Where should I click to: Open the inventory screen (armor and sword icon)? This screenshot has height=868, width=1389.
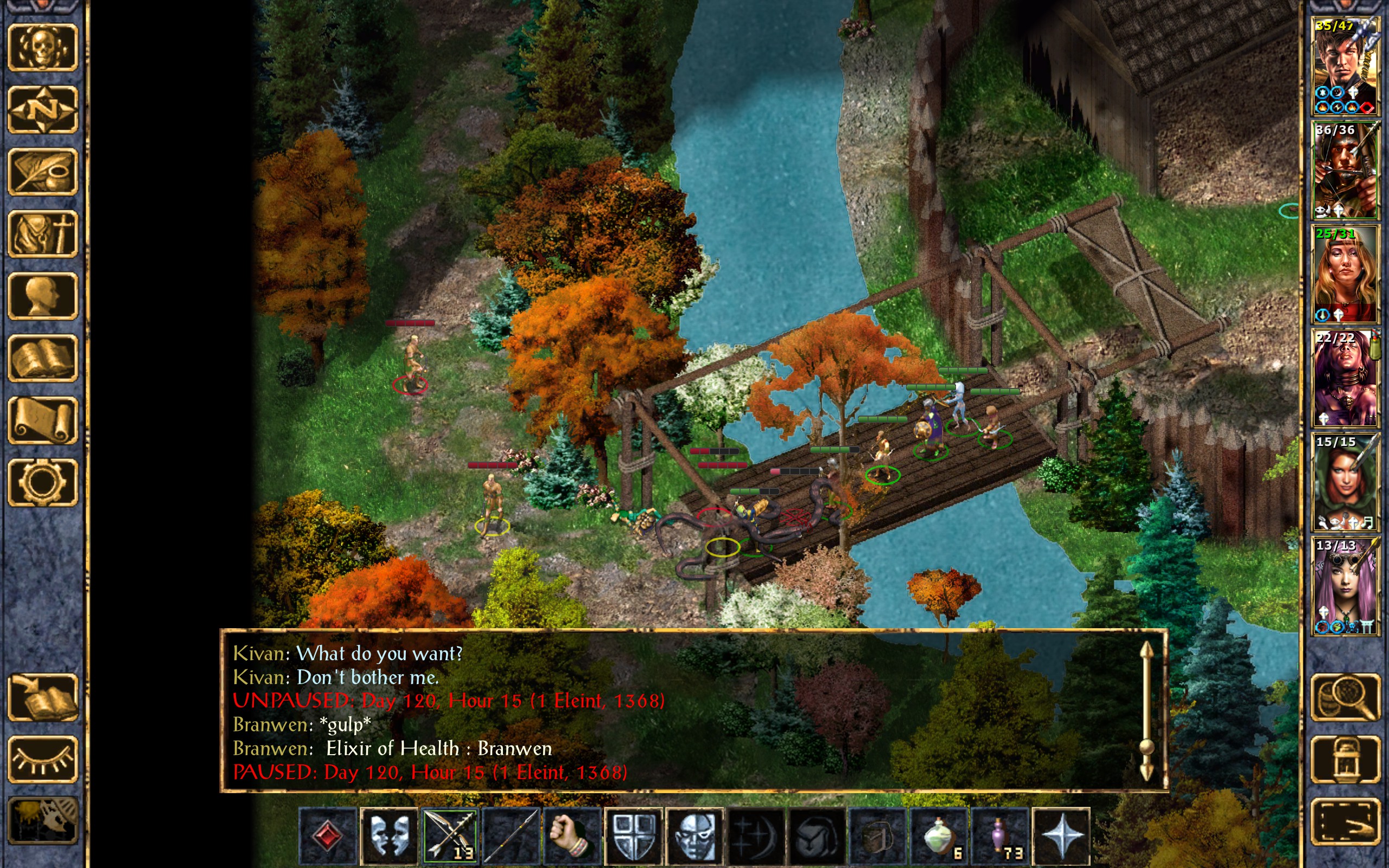[x=42, y=233]
